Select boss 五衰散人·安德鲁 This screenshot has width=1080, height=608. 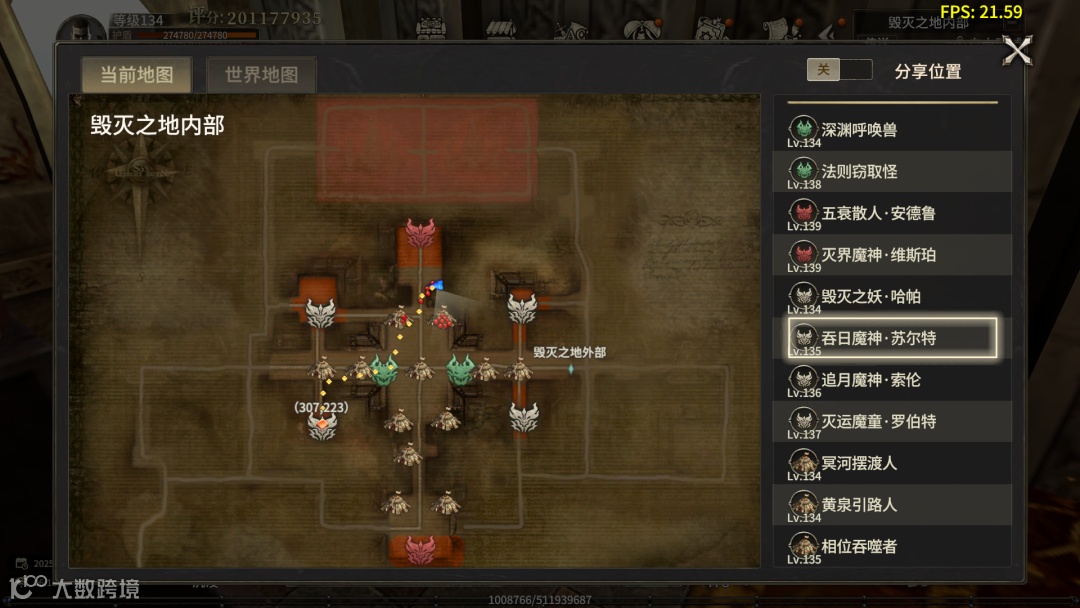pyautogui.click(x=892, y=213)
